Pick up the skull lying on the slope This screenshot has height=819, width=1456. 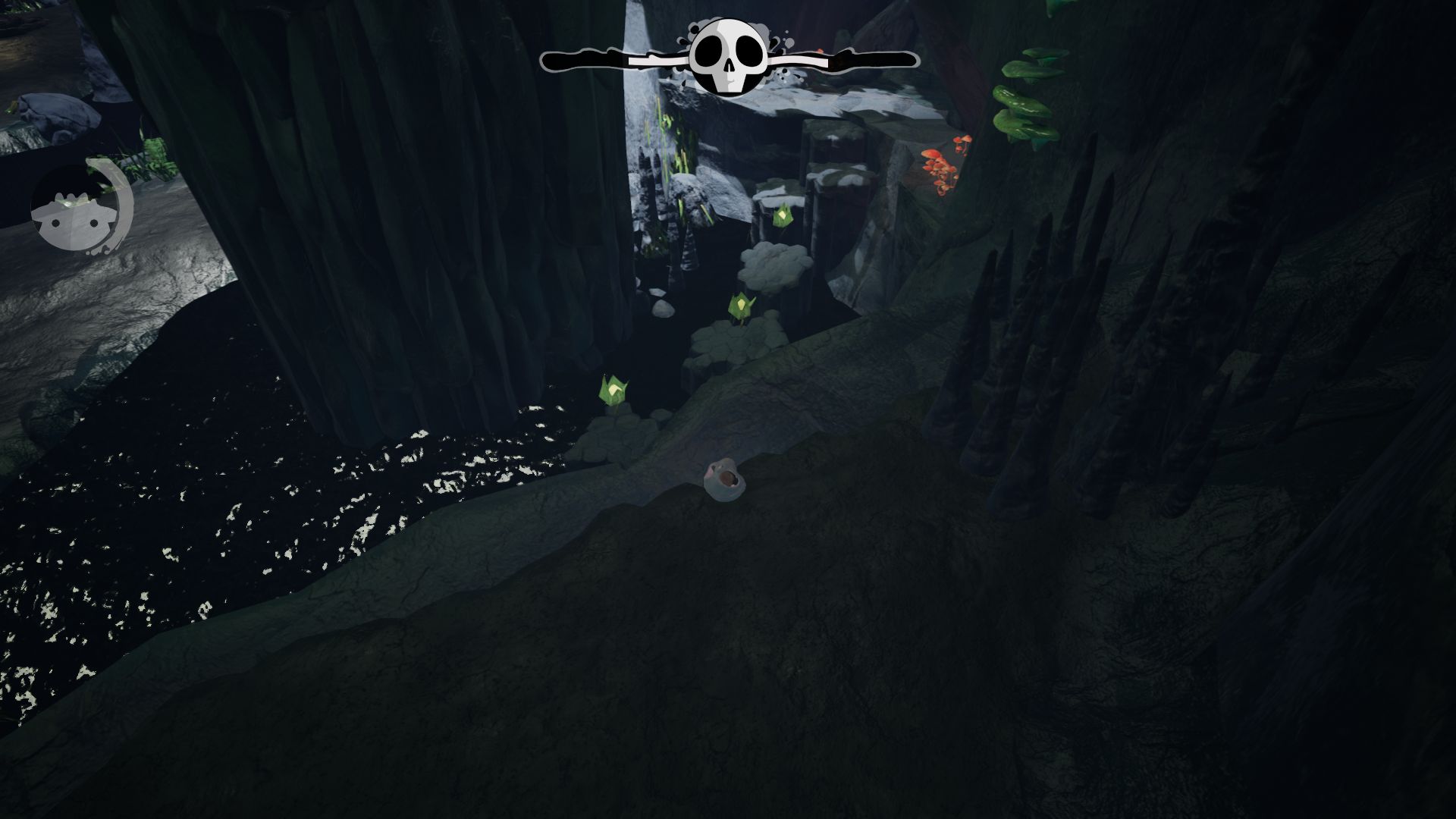726,479
